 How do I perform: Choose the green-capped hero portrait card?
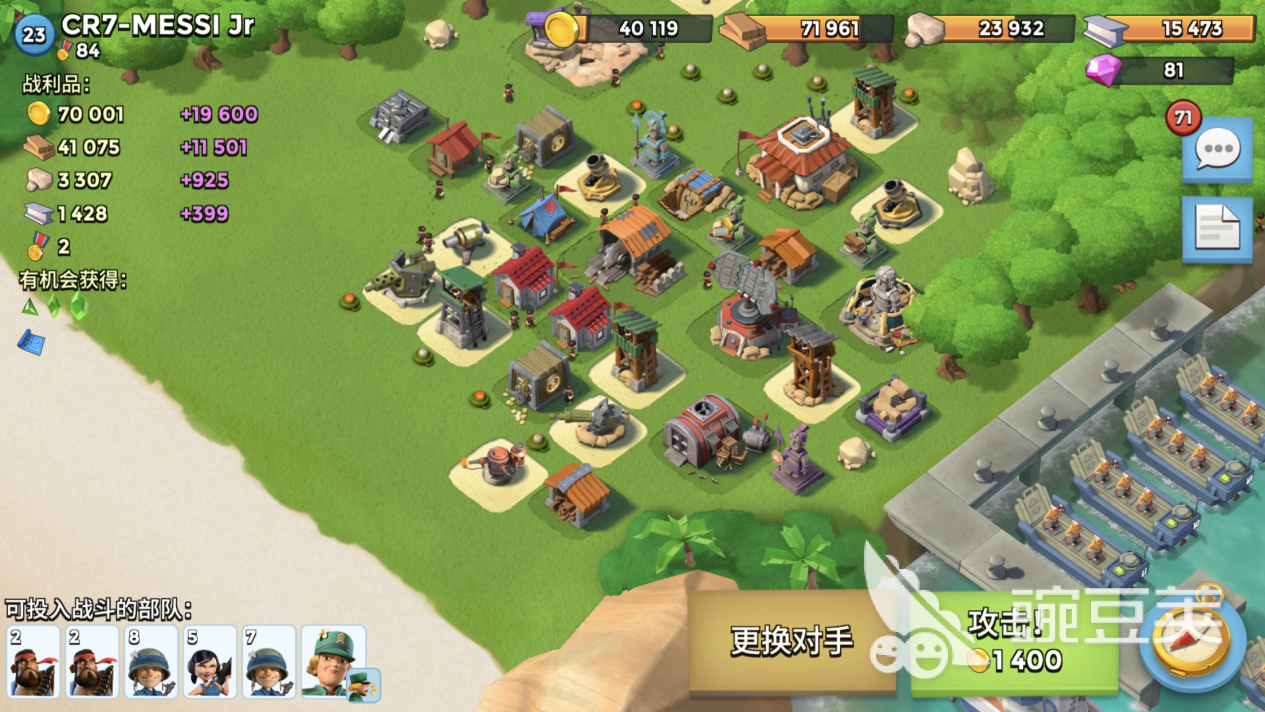tap(335, 661)
